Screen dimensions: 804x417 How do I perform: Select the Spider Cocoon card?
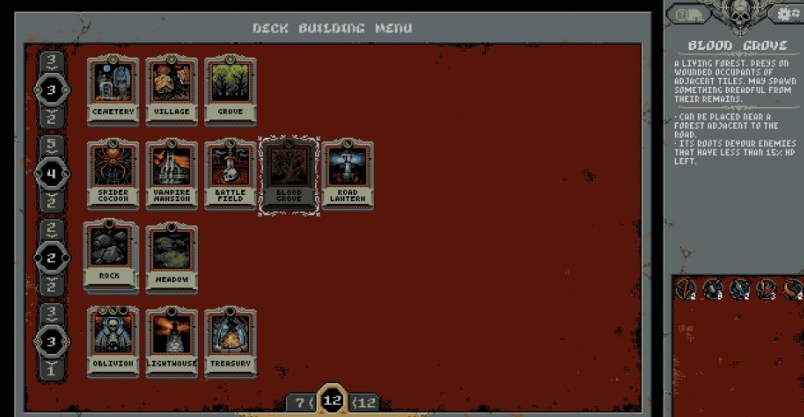tap(112, 175)
